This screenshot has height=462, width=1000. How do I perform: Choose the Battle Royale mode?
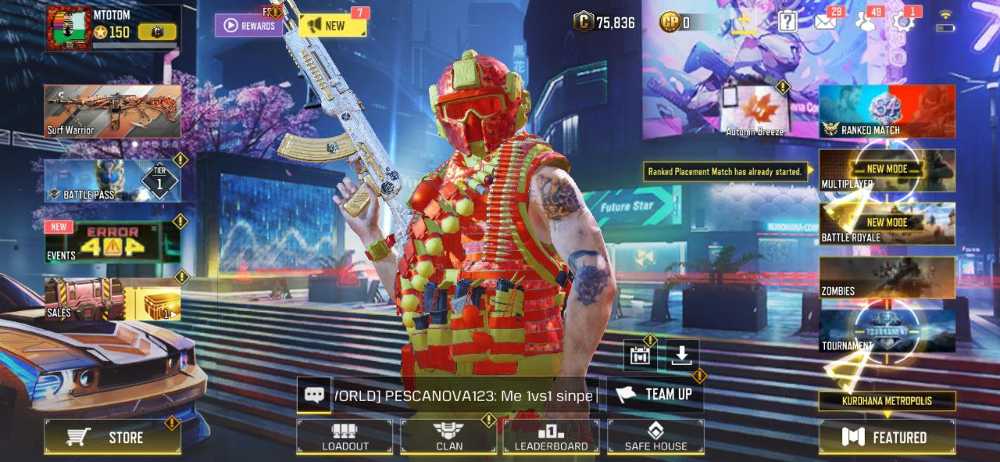(887, 224)
